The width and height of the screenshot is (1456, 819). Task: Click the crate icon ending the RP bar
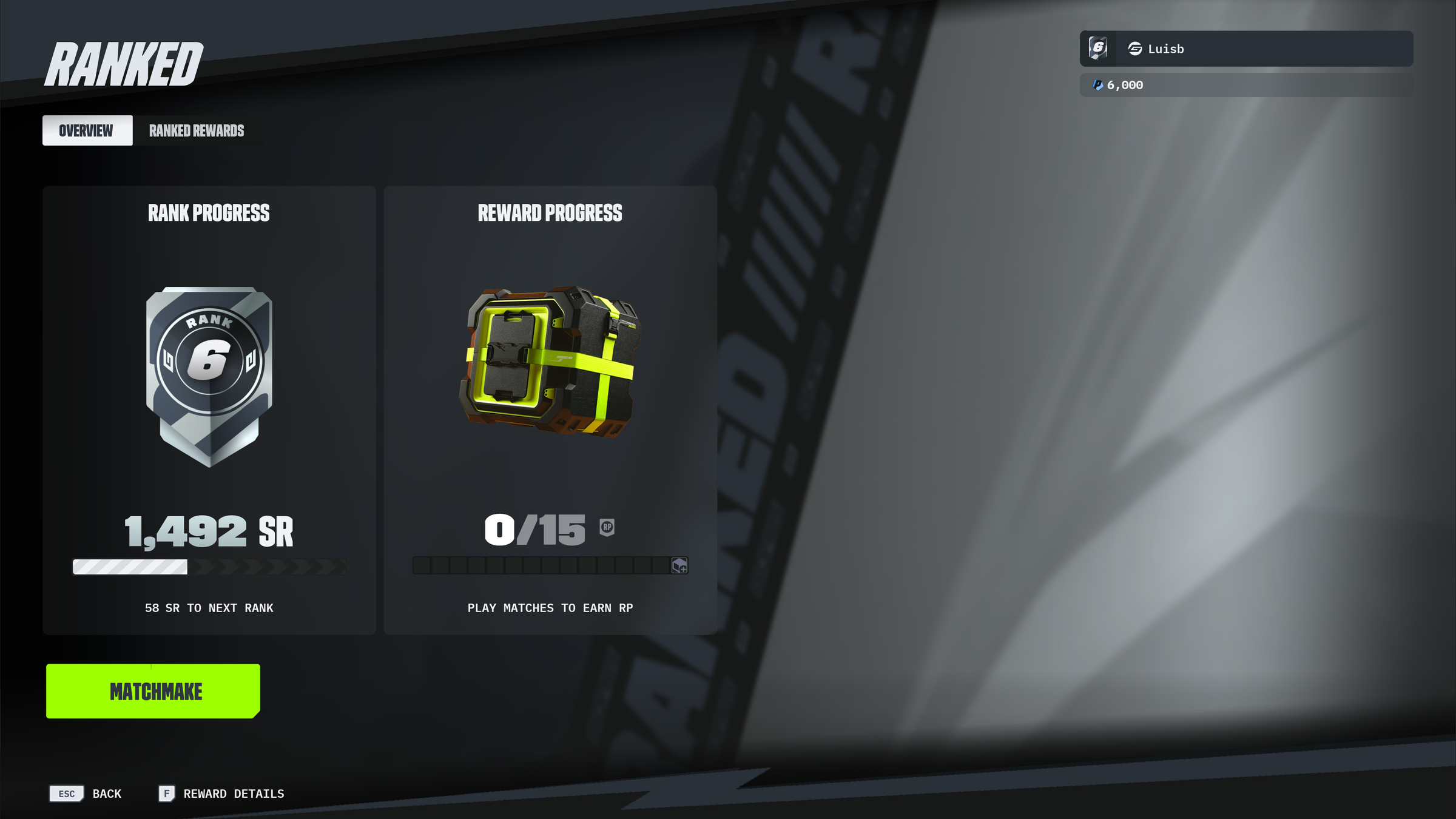(x=679, y=565)
